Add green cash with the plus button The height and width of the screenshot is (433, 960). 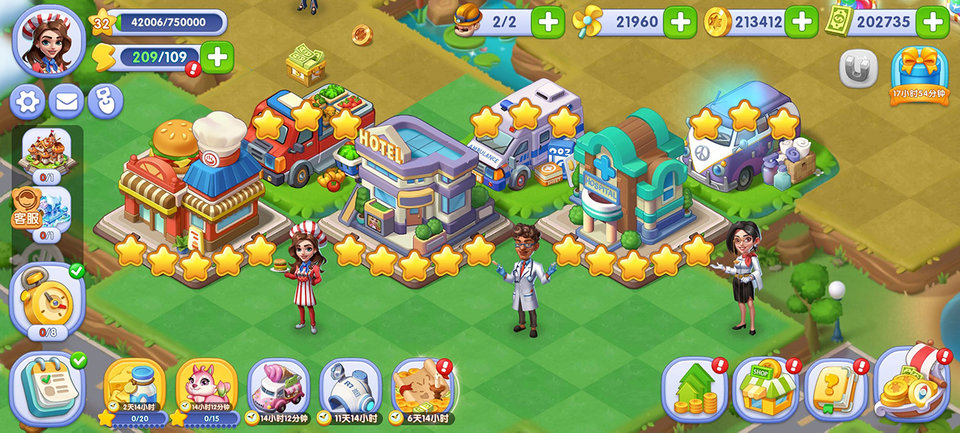(932, 21)
